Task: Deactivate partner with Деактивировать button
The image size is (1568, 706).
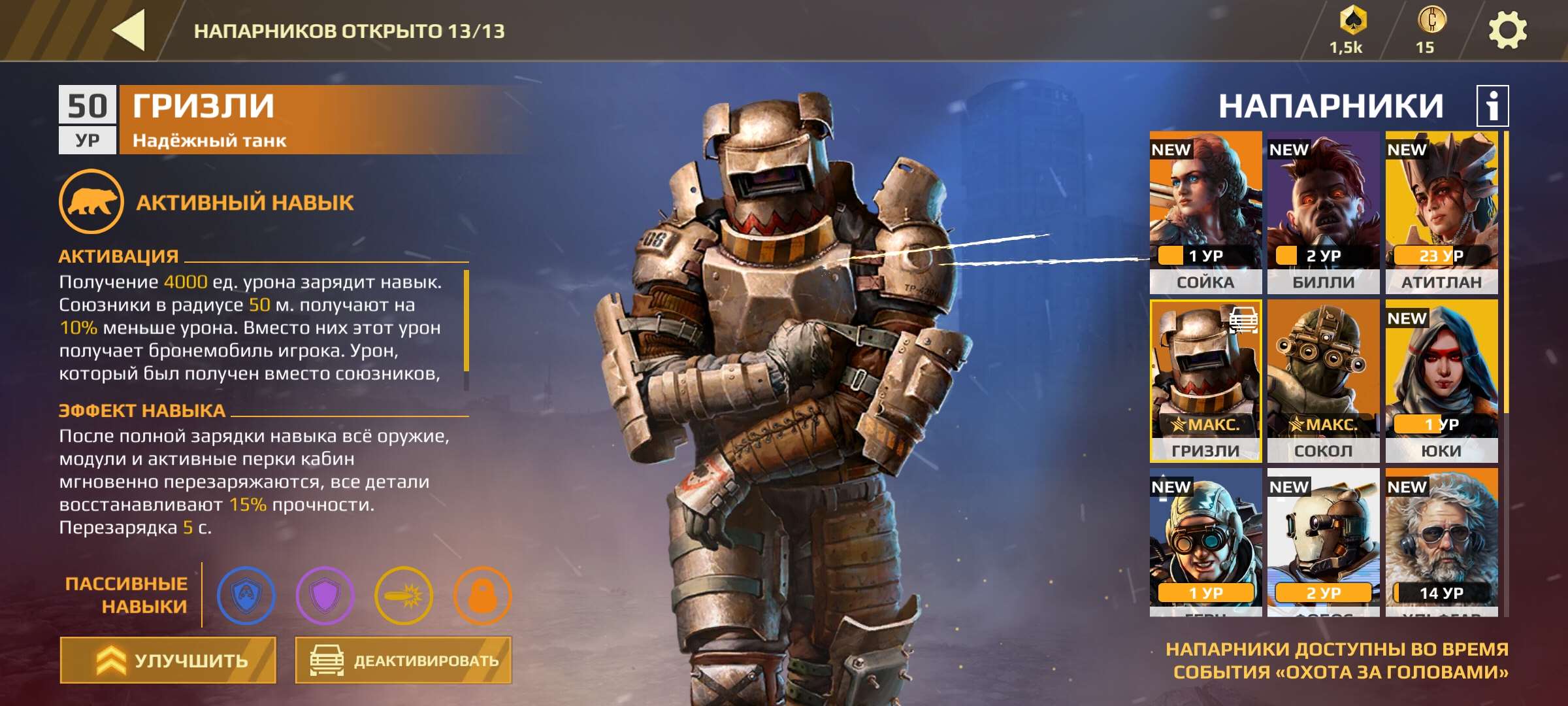Action: tap(403, 660)
